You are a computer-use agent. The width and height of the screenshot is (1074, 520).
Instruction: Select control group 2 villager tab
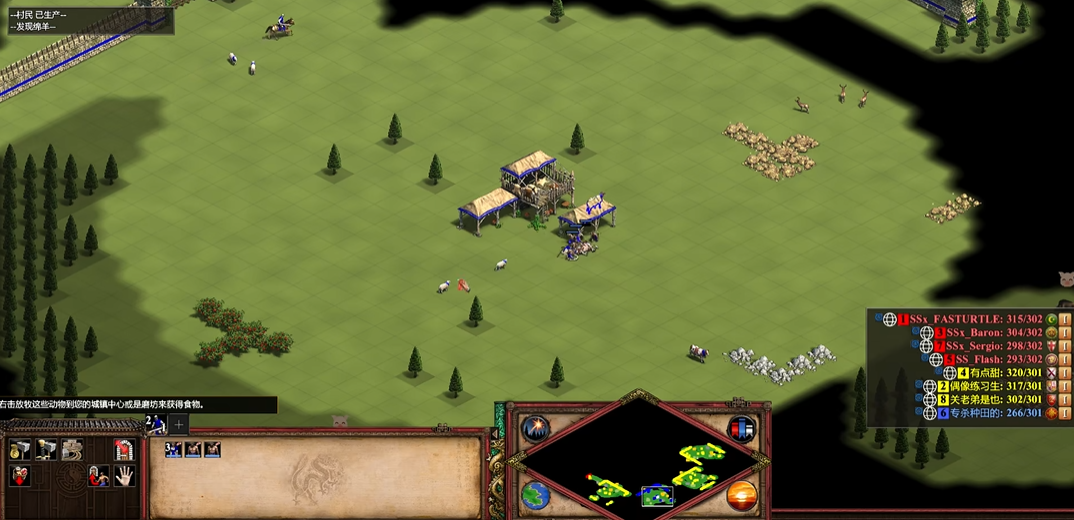[x=155, y=424]
